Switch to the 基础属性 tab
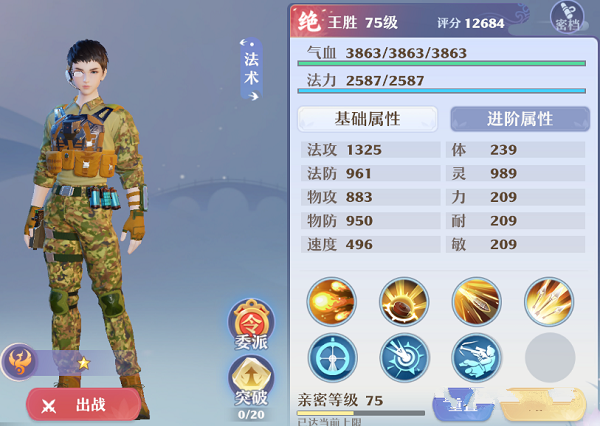This screenshot has height=426, width=600. 367,119
